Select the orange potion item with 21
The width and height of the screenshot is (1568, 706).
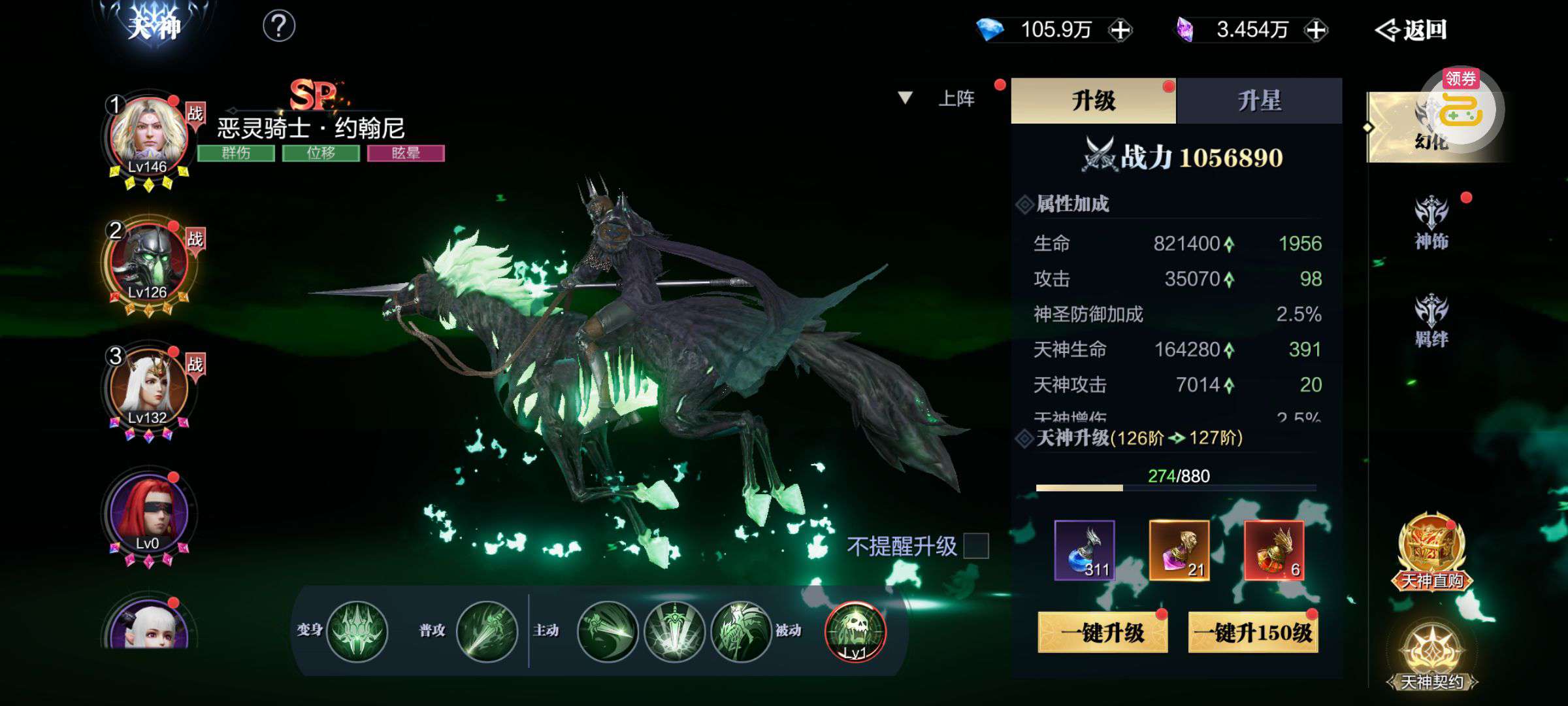click(x=1179, y=550)
